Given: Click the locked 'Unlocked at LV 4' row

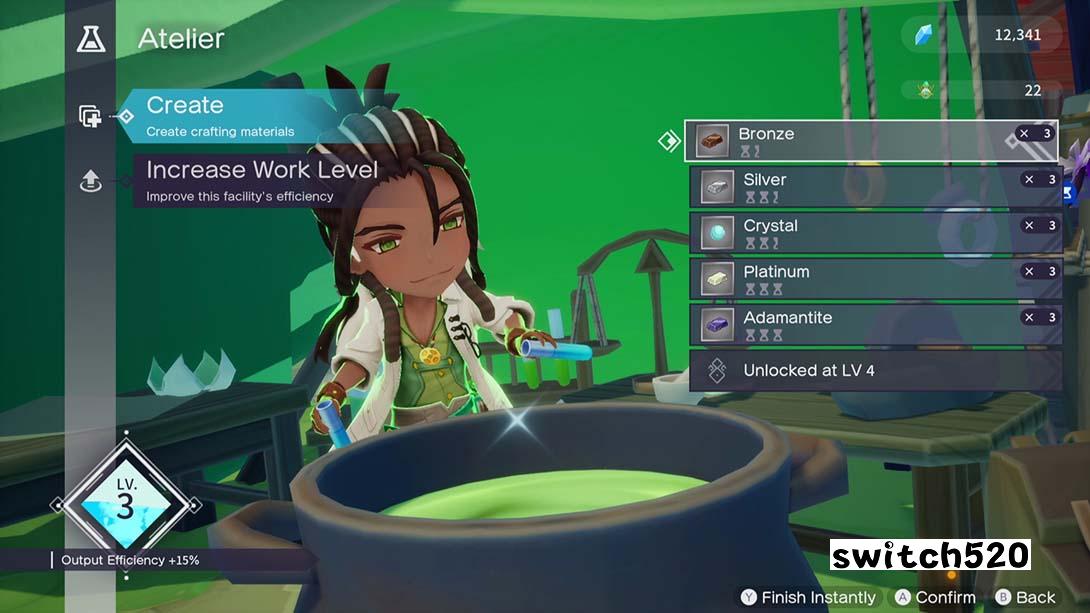Looking at the screenshot, I should pyautogui.click(x=875, y=371).
